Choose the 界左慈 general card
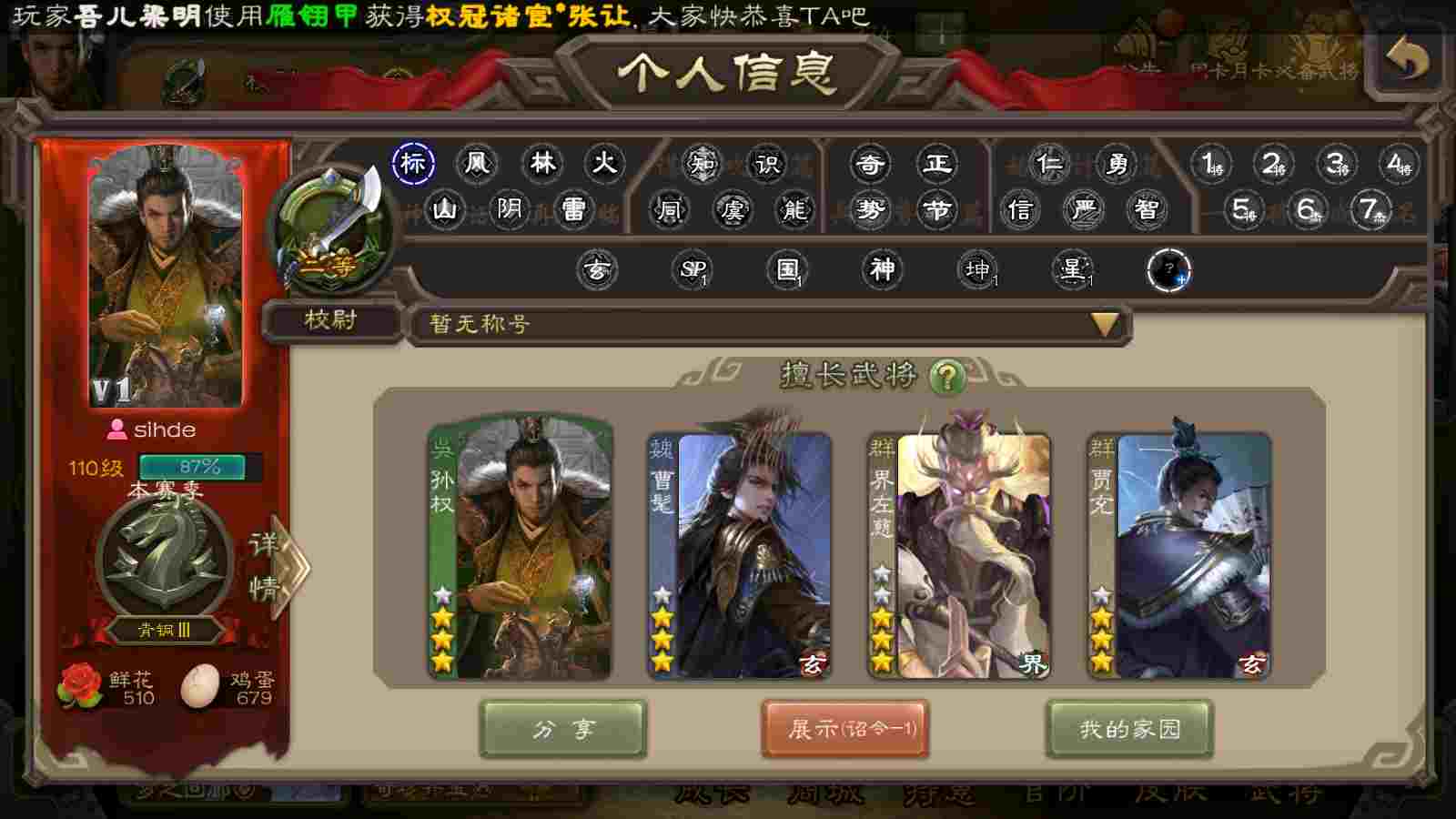1456x819 pixels. (x=959, y=553)
